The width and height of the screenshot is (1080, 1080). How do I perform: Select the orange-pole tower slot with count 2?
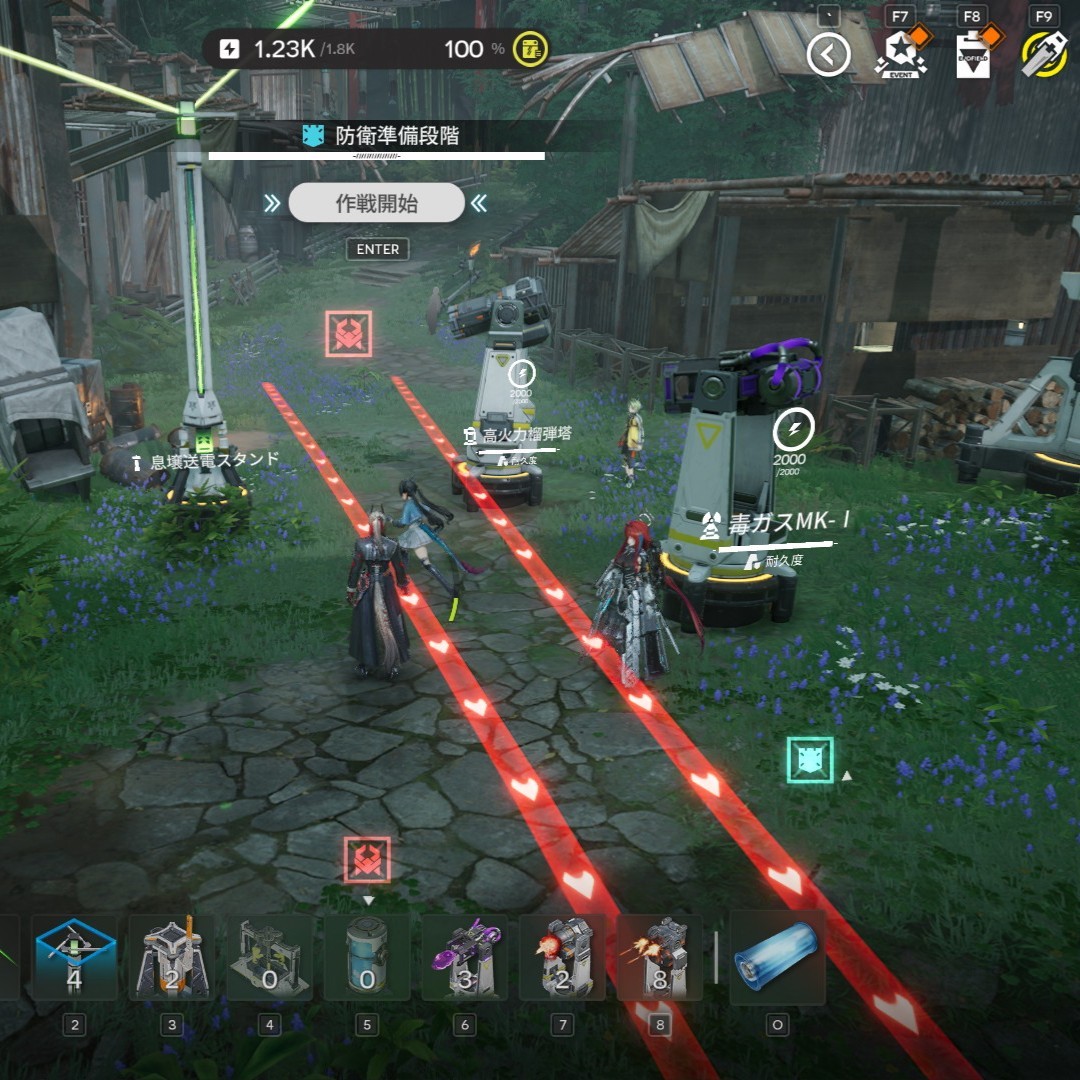tap(172, 959)
